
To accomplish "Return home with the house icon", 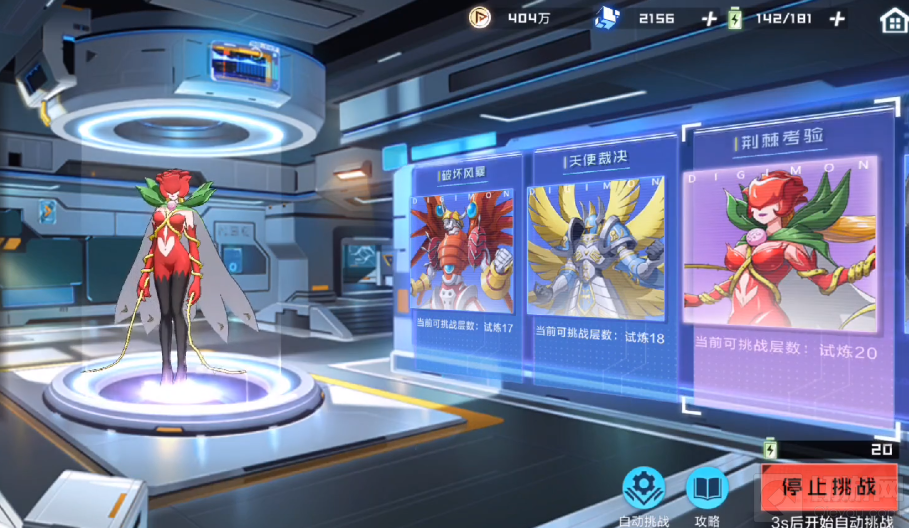I will point(892,19).
